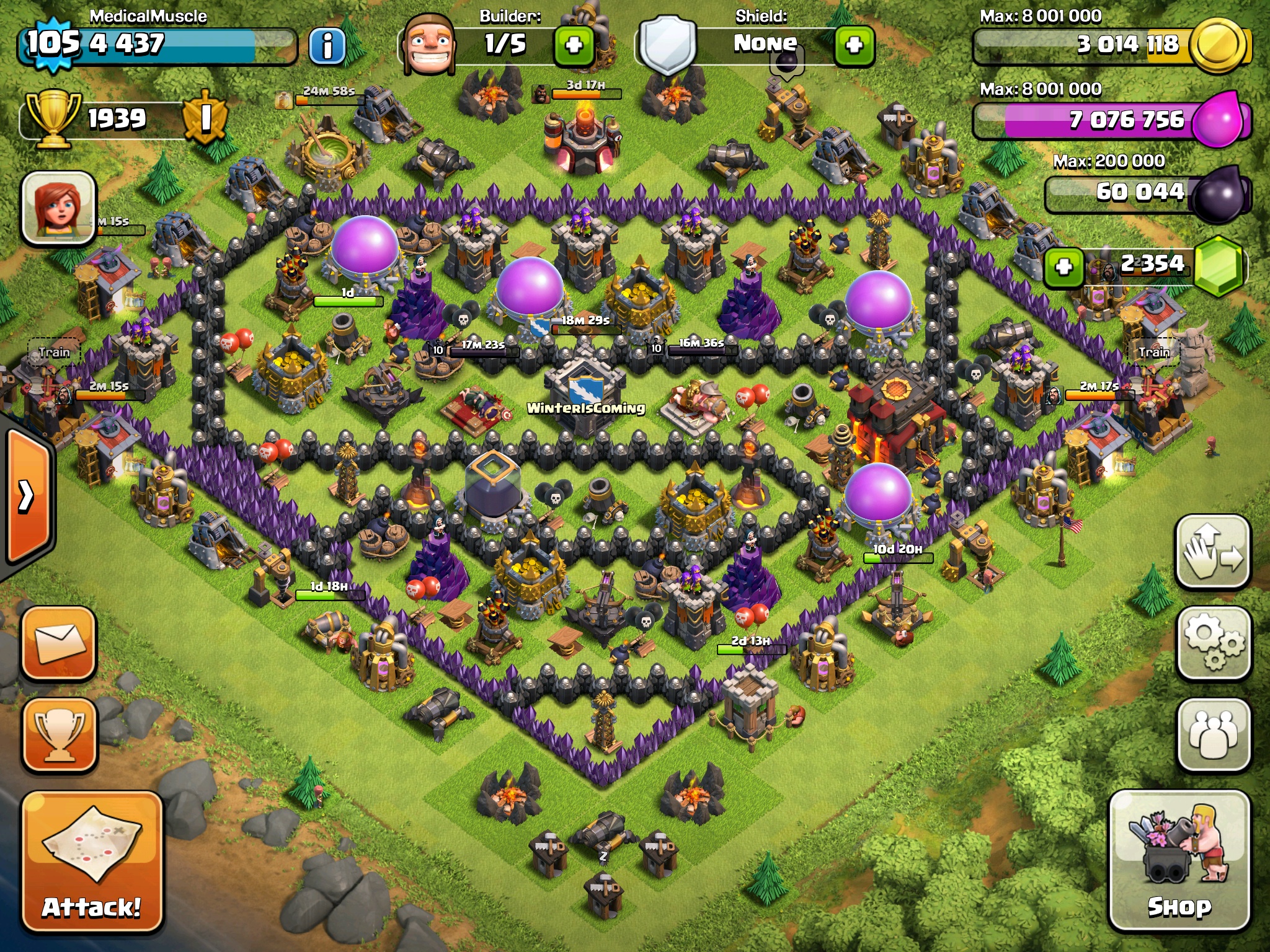Add a builder with the green plus
The height and width of the screenshot is (952, 1270).
(x=574, y=45)
